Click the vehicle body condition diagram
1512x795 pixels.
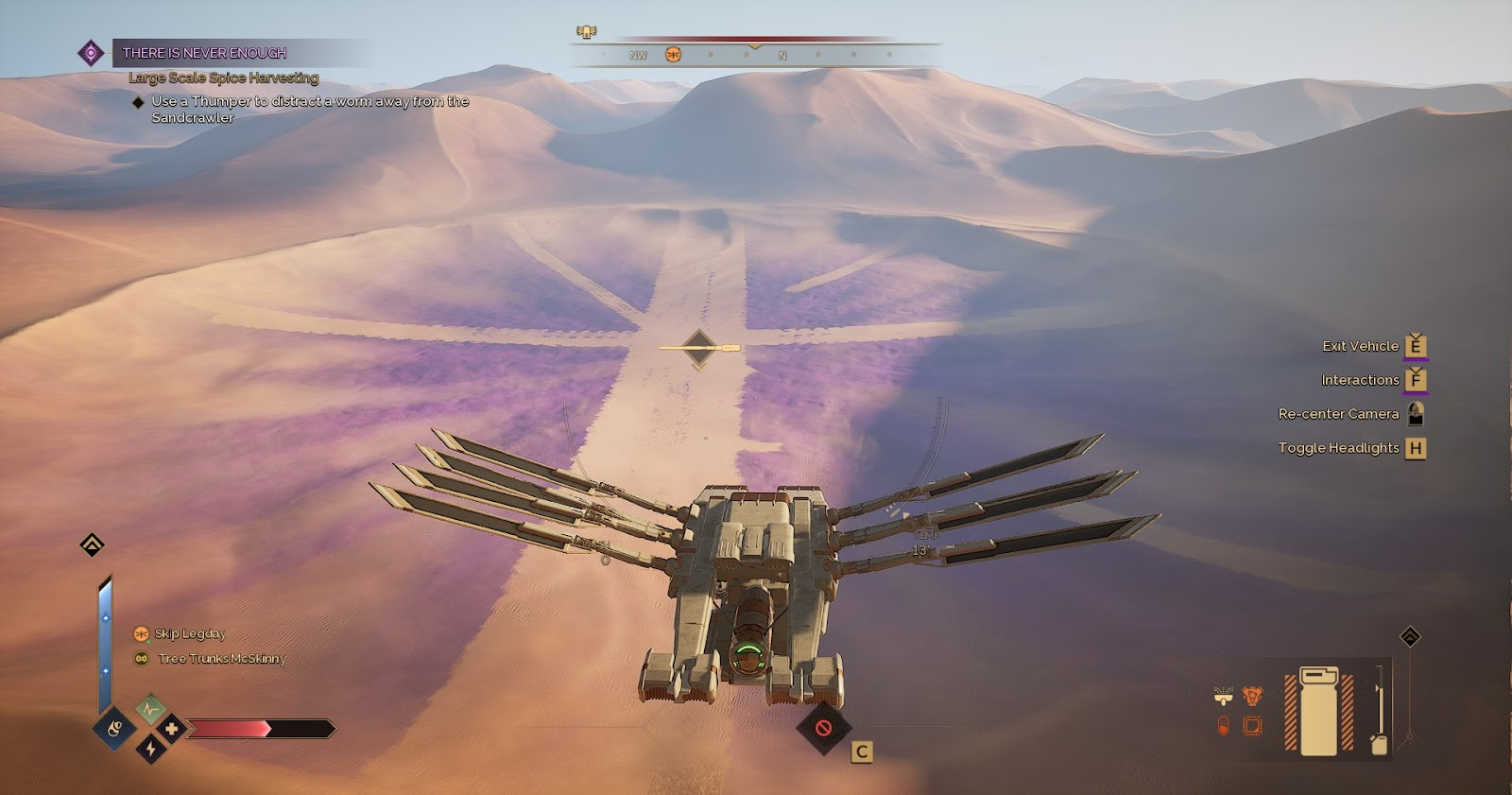point(1319,711)
